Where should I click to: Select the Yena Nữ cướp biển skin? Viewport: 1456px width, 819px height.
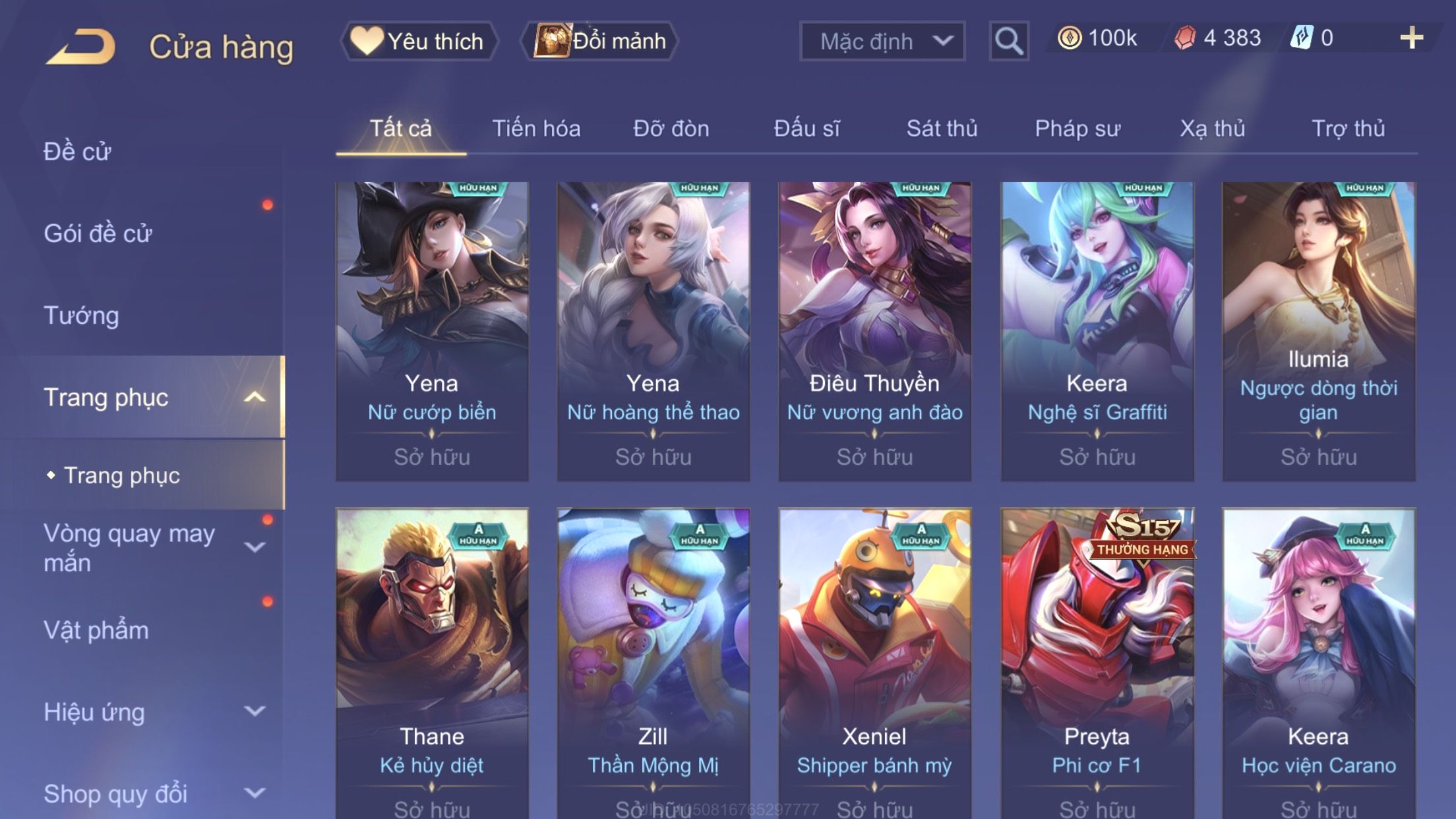tap(432, 330)
